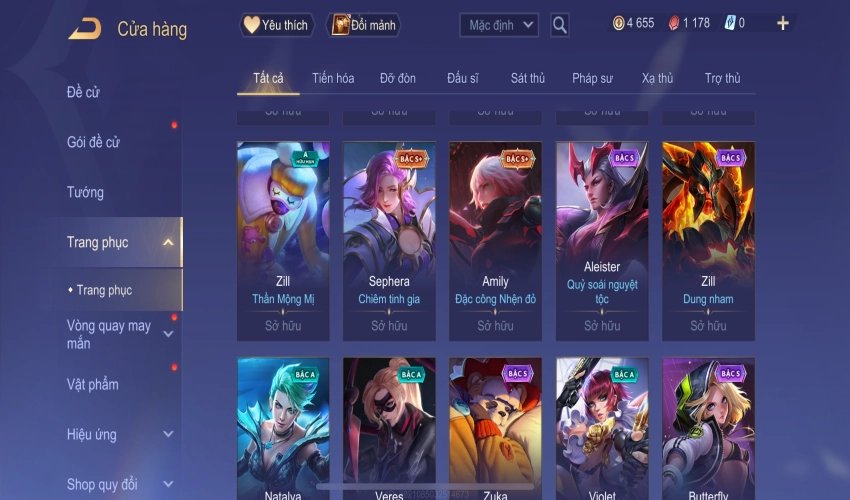This screenshot has height=500, width=850.
Task: Open the Đổi mảnh exchange
Action: [362, 24]
